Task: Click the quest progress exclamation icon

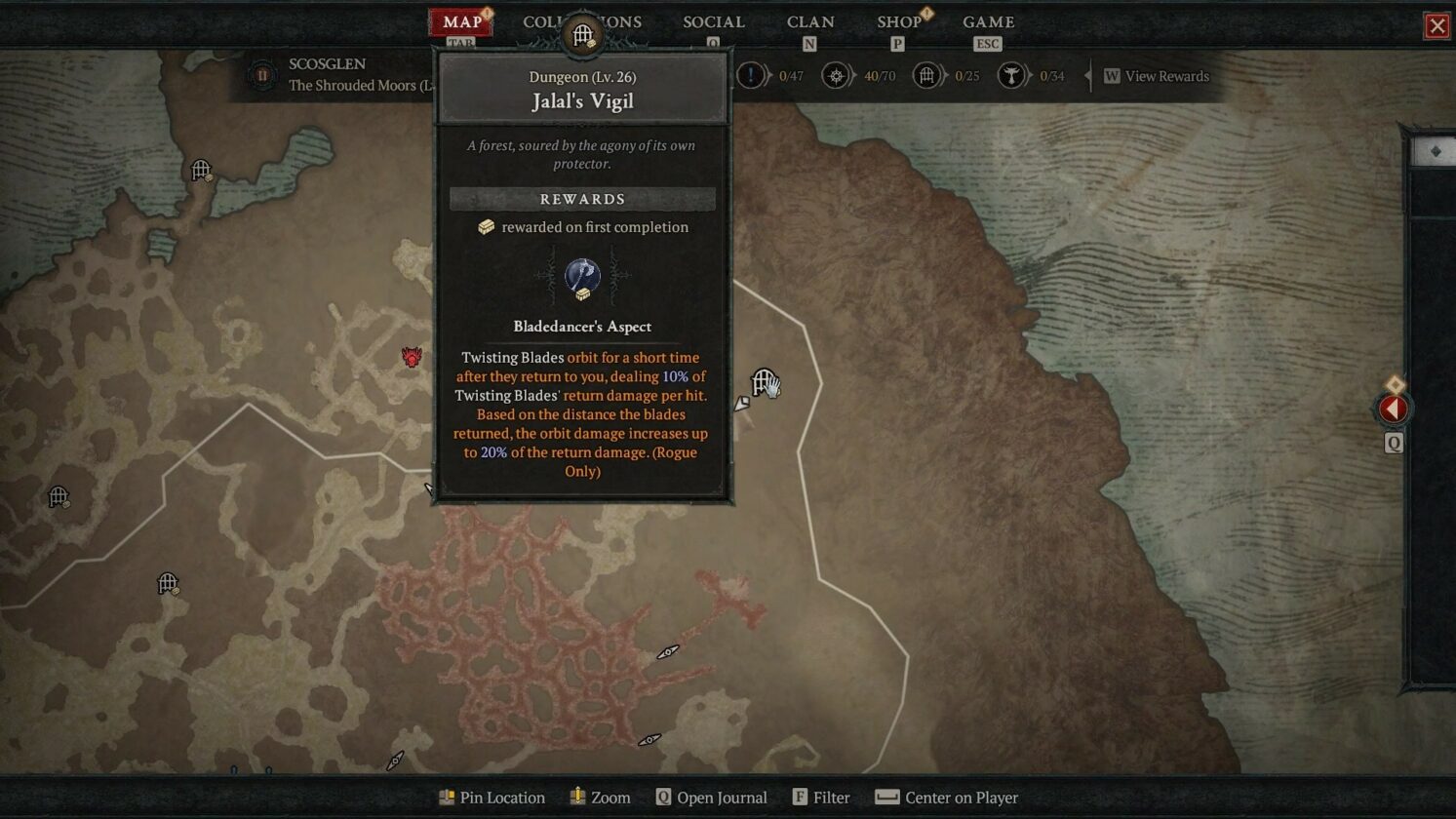Action: pyautogui.click(x=751, y=75)
